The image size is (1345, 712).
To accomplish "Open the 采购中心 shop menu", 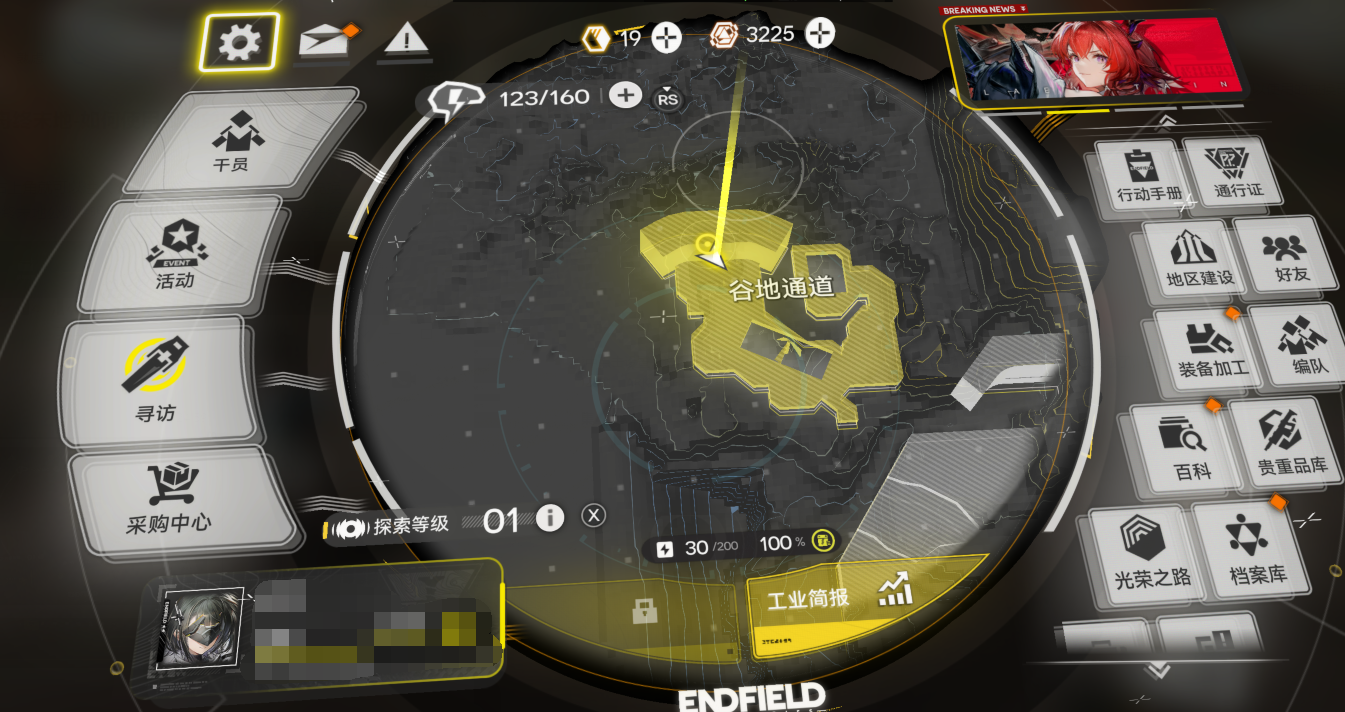I will 169,499.
